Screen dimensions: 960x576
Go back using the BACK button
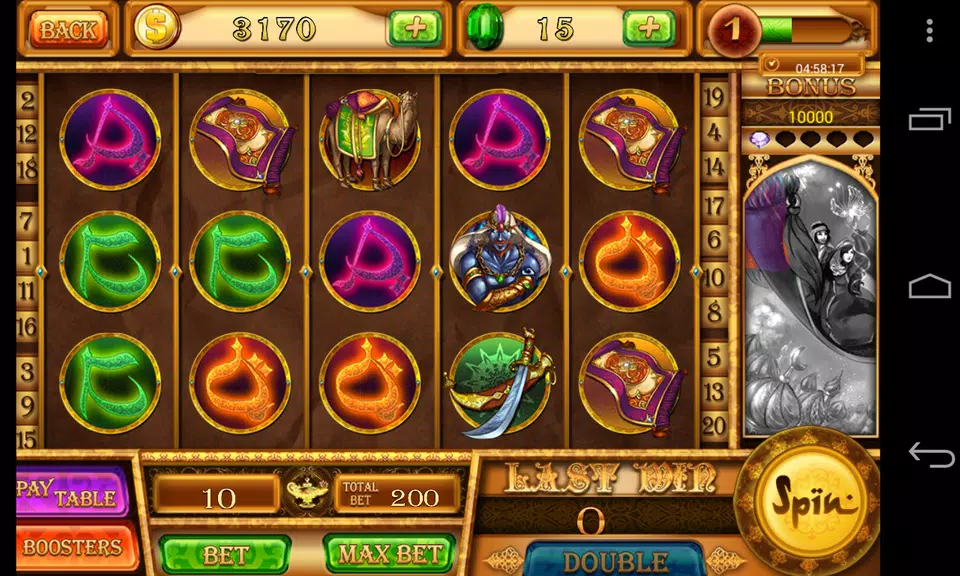(68, 29)
